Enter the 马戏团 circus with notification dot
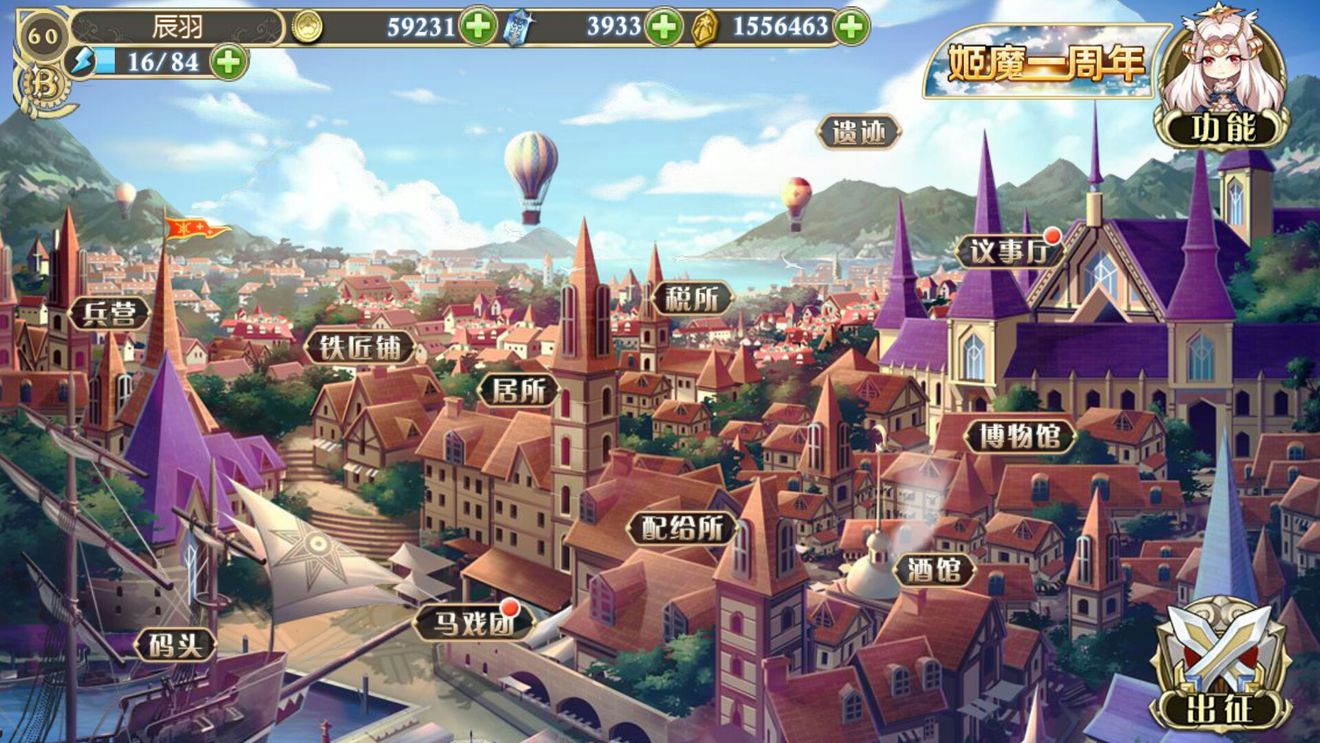The image size is (1320, 743). (x=475, y=623)
